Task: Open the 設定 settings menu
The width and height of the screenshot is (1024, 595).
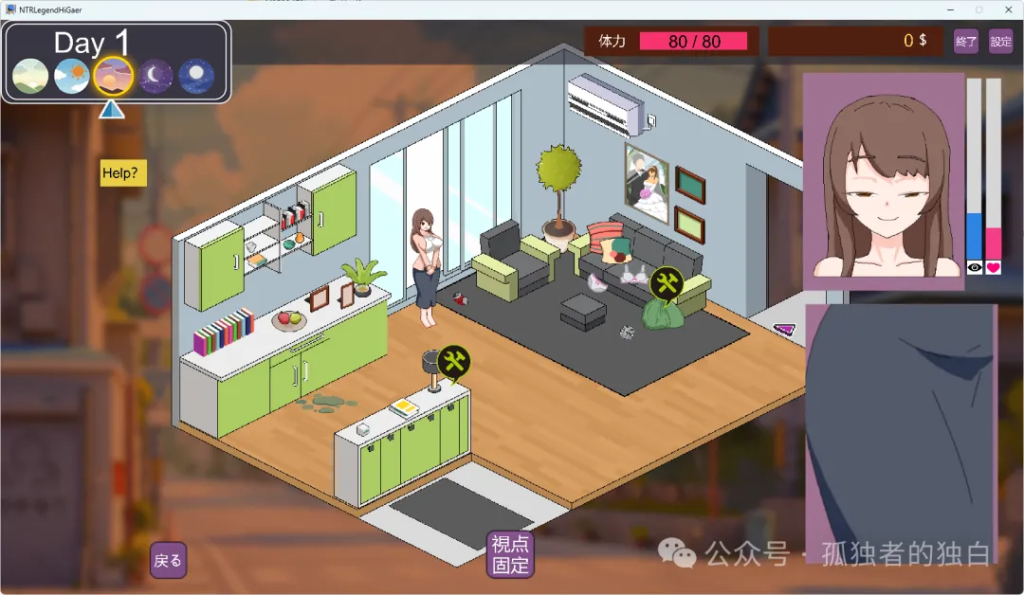Action: 1000,41
